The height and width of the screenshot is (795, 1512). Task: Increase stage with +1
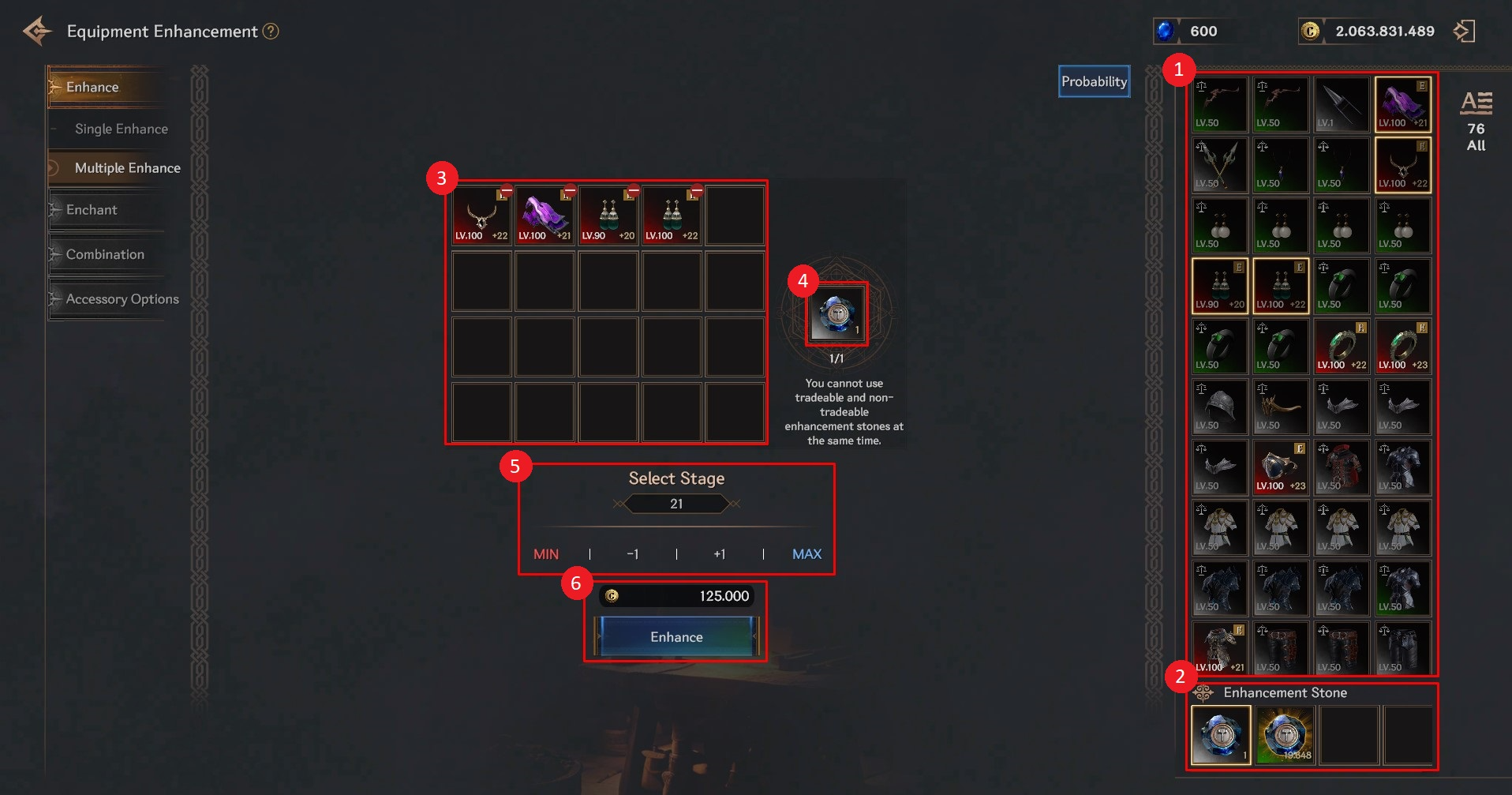pyautogui.click(x=719, y=554)
